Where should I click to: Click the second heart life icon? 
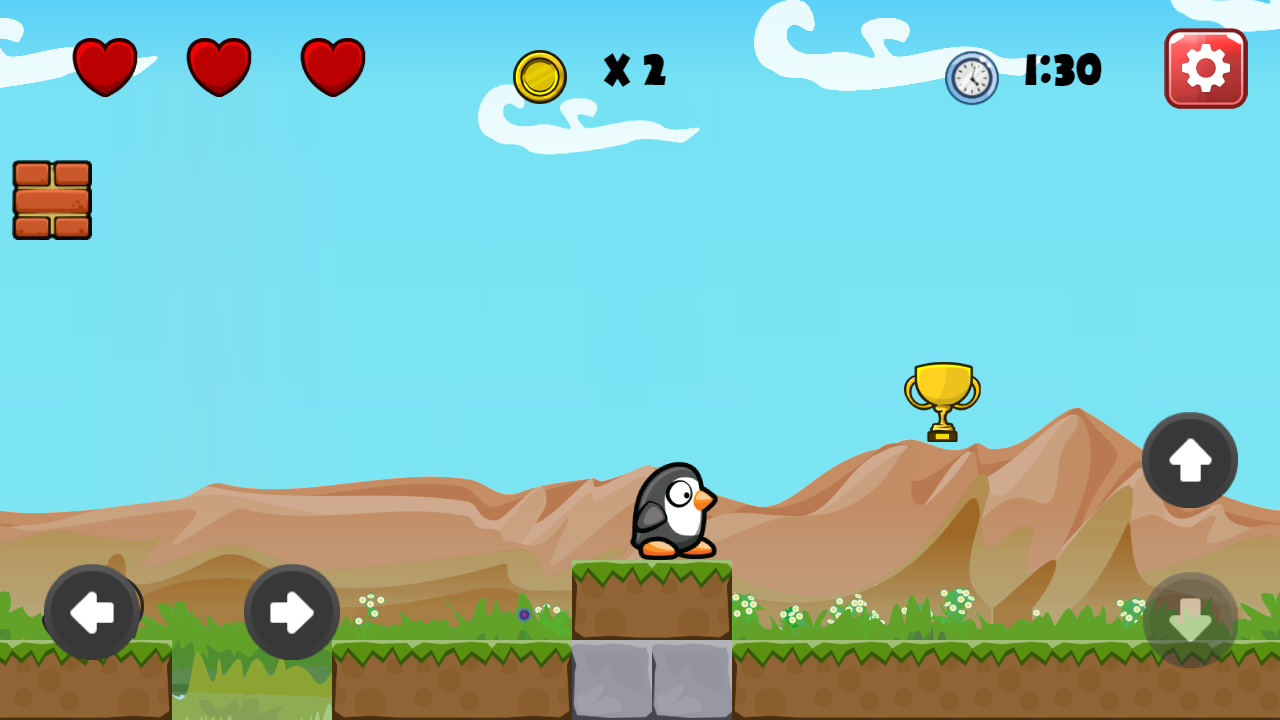[x=218, y=65]
